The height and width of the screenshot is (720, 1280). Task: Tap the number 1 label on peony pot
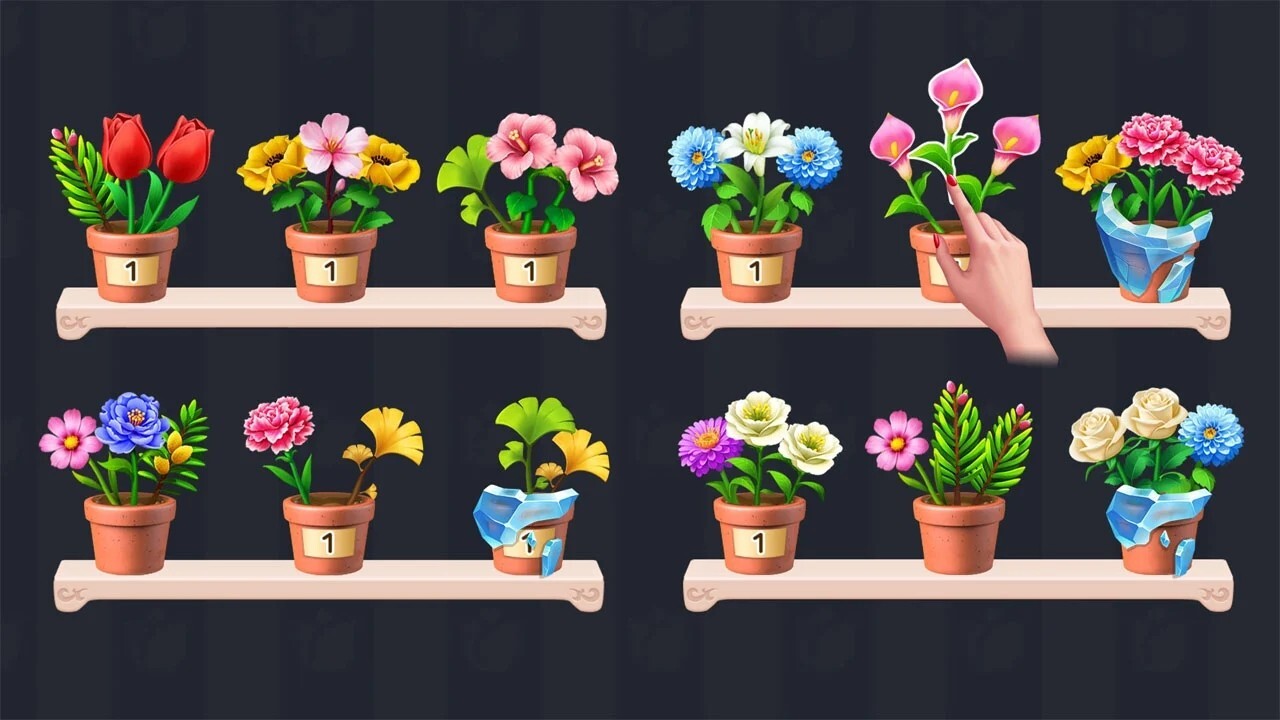[x=325, y=545]
